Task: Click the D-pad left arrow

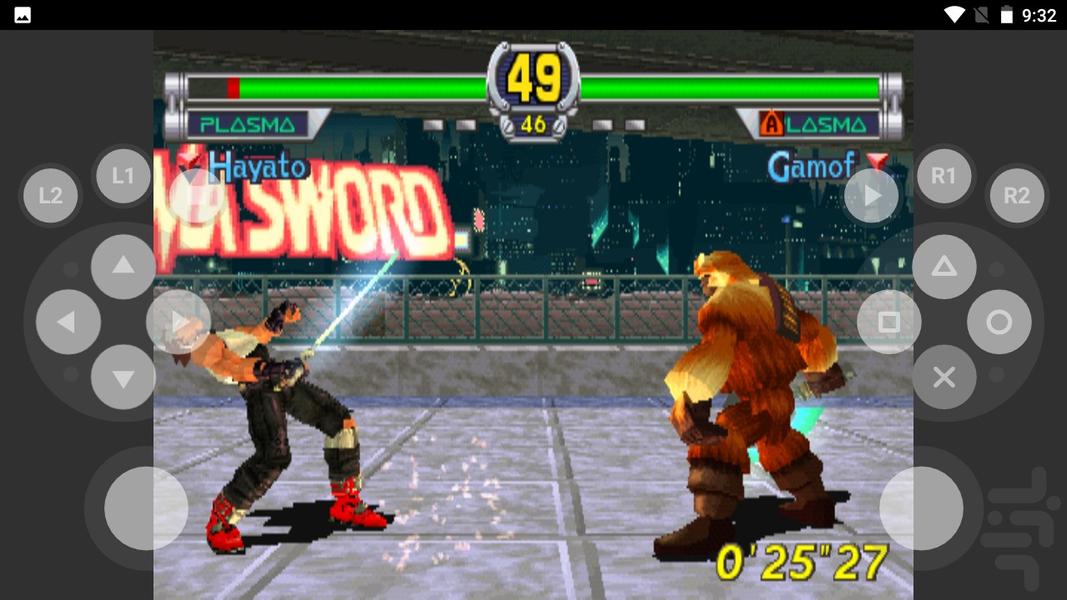Action: pos(68,322)
